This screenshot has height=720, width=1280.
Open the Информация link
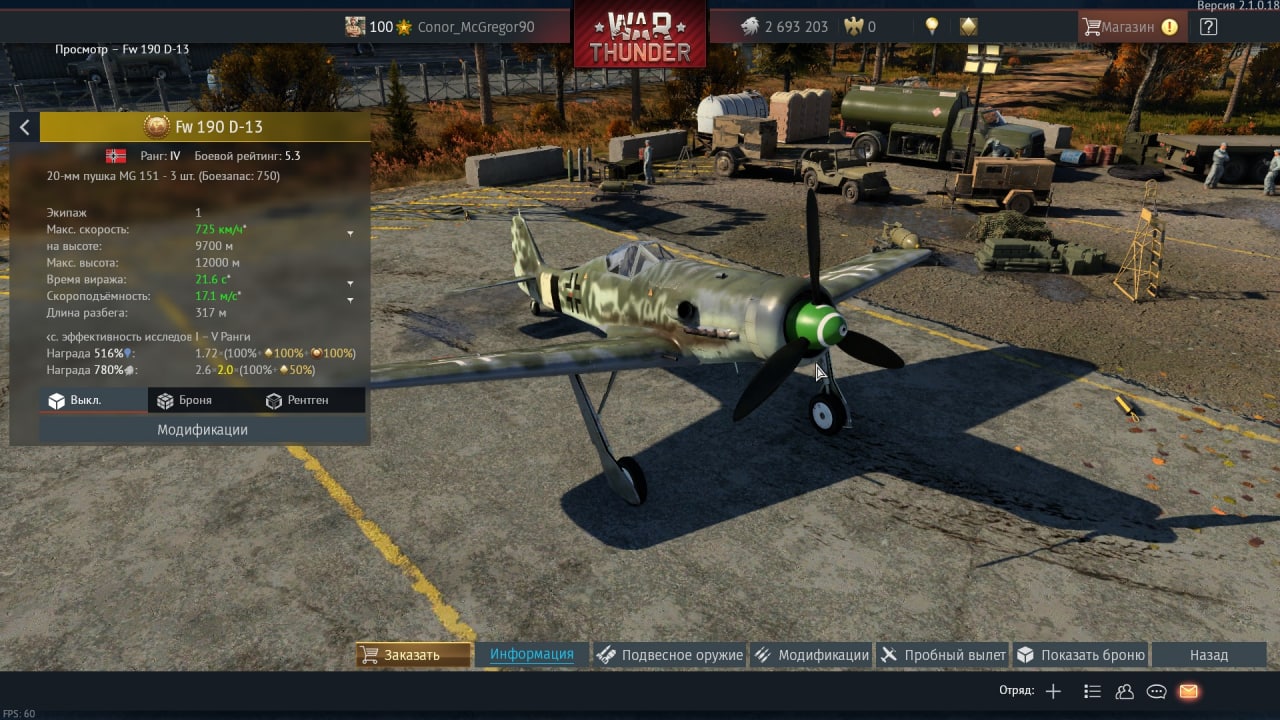click(x=531, y=655)
